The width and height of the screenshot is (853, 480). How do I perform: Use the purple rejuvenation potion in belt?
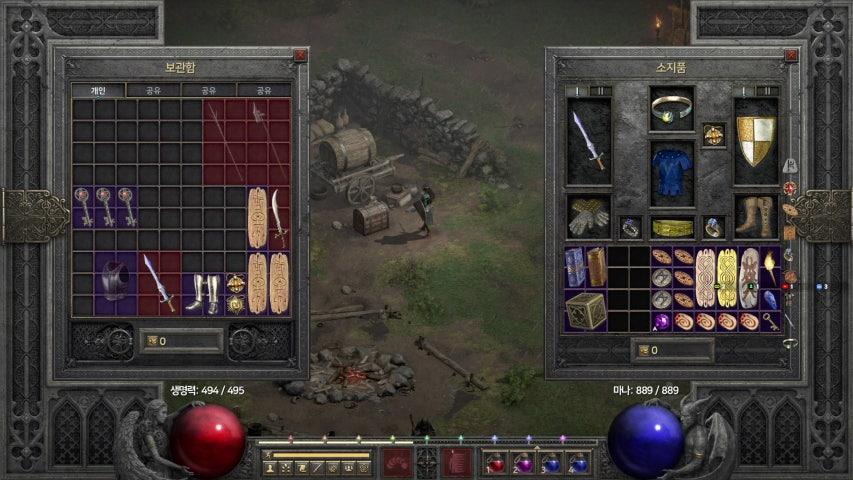point(523,464)
